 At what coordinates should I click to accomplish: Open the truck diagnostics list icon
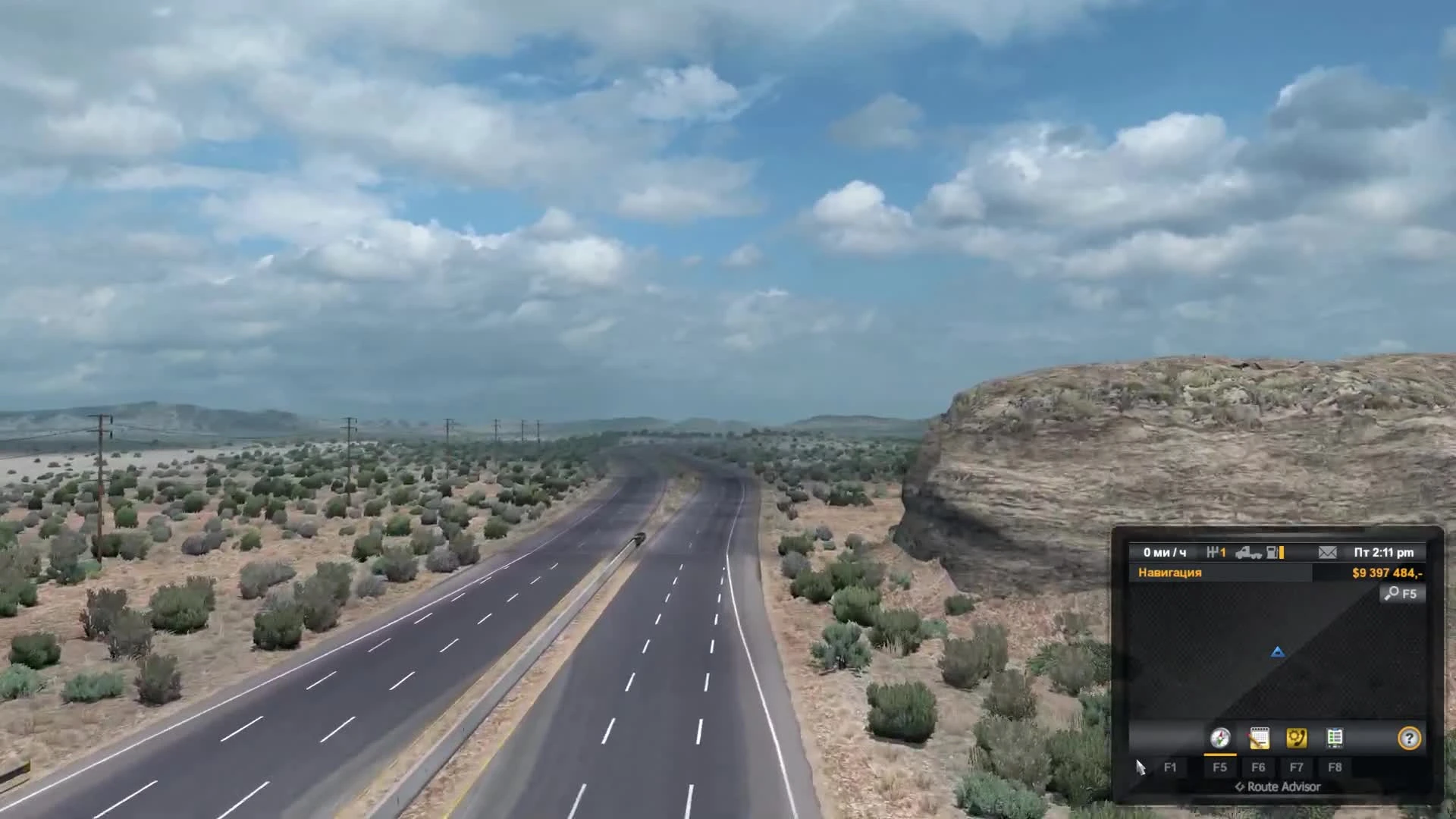pyautogui.click(x=1335, y=738)
